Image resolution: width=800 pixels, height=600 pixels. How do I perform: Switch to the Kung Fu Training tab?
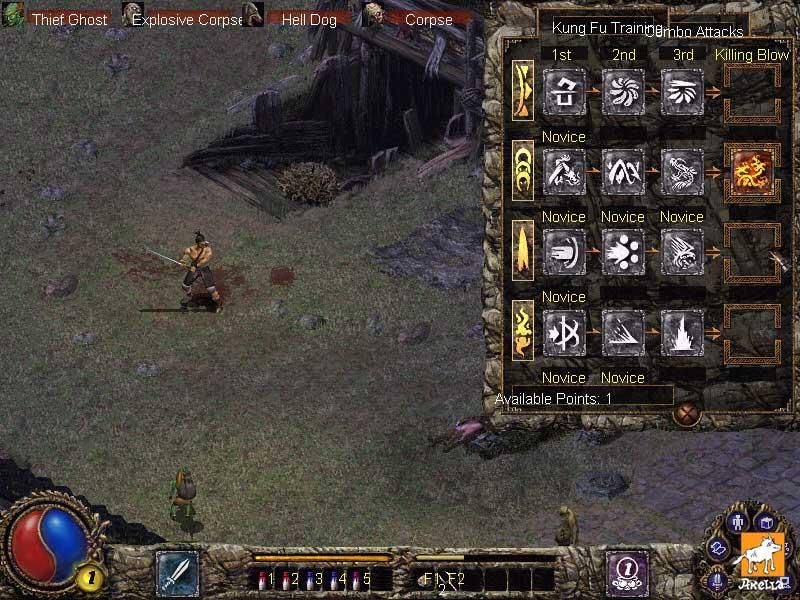coord(602,27)
